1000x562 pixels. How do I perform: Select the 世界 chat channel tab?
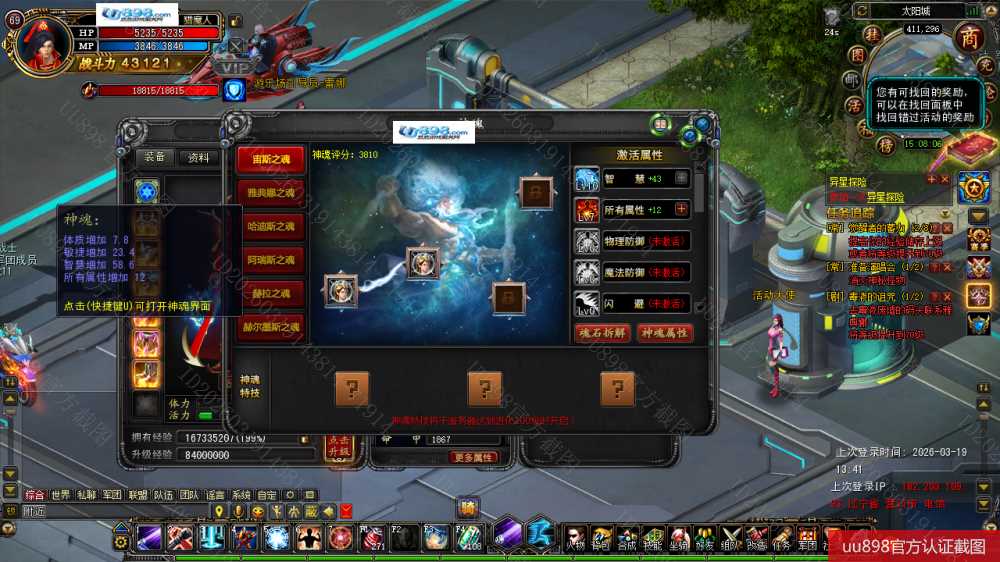(61, 494)
